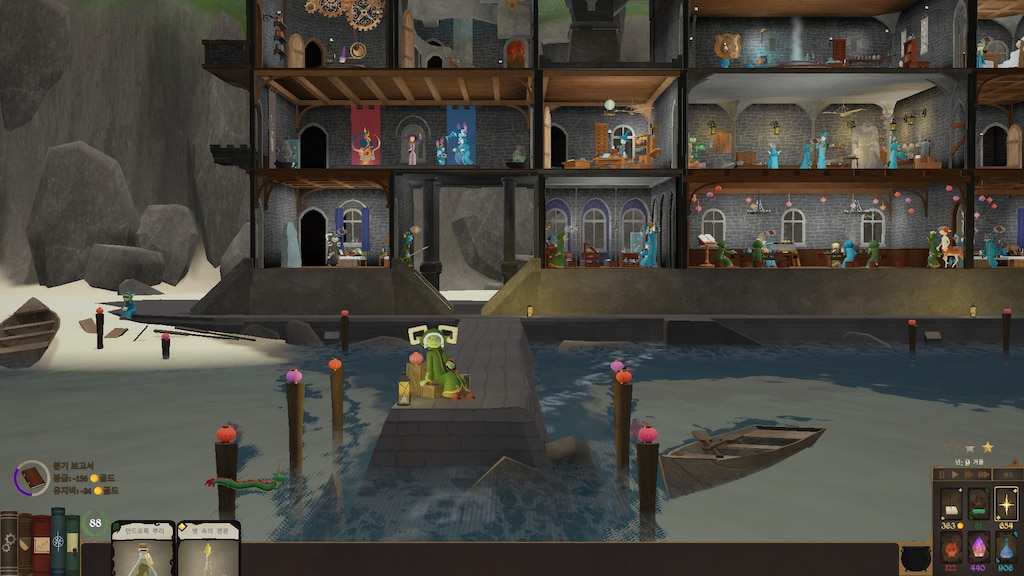The width and height of the screenshot is (1024, 576).
Task: Select the purple crystal resource card
Action: [978, 548]
